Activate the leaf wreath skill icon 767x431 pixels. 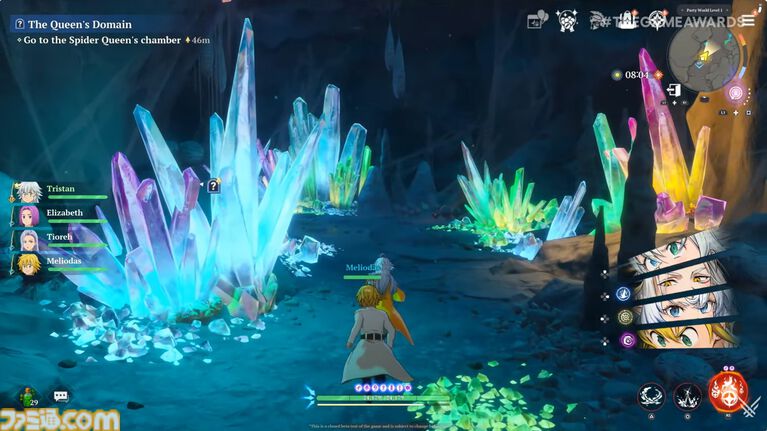pos(653,396)
